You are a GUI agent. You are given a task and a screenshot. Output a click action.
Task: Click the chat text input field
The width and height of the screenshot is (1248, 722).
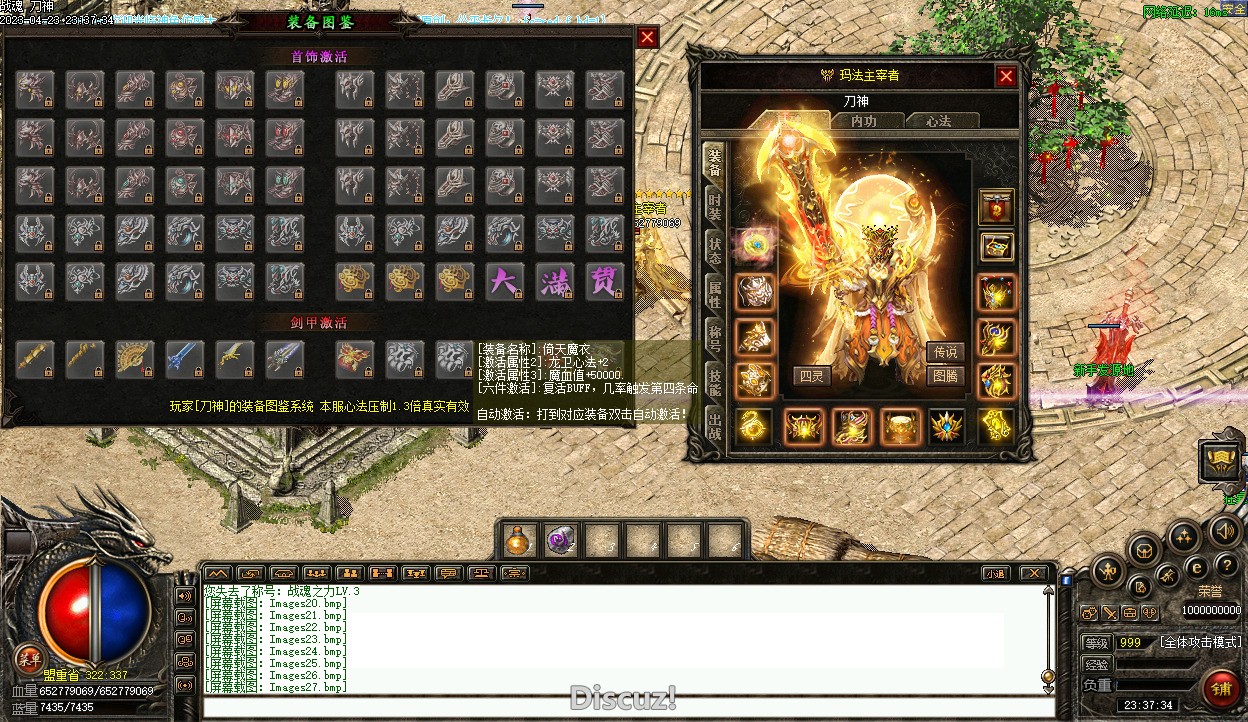(620, 707)
